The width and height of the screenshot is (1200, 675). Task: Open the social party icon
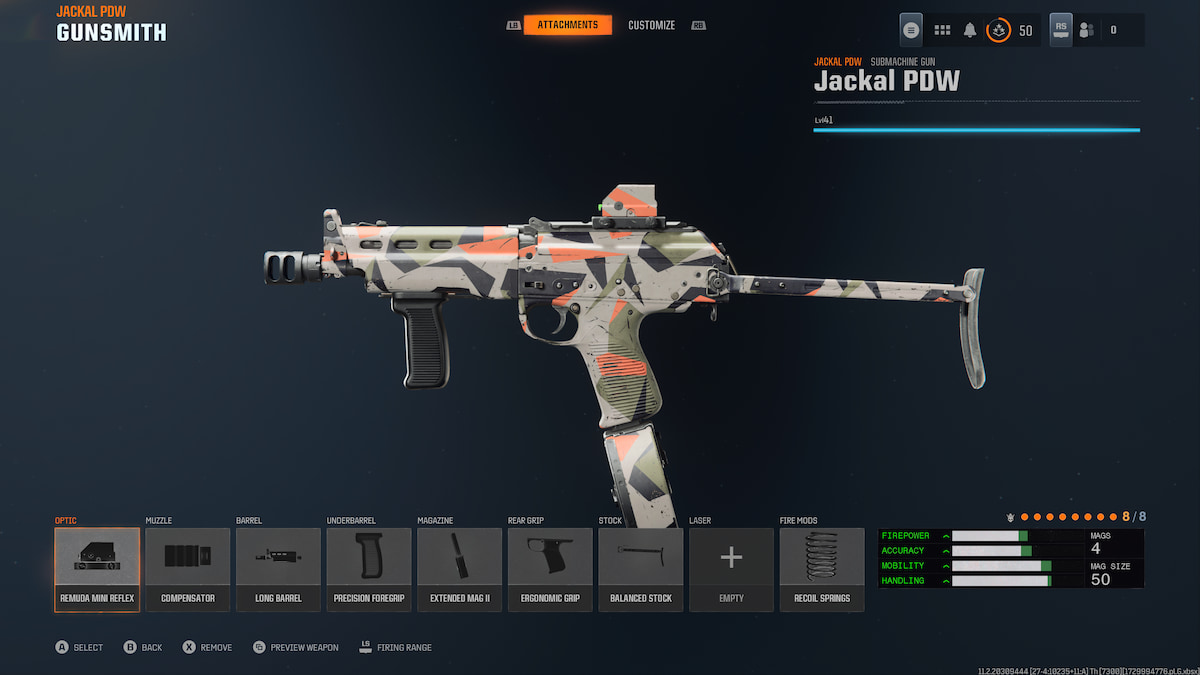coord(1087,30)
